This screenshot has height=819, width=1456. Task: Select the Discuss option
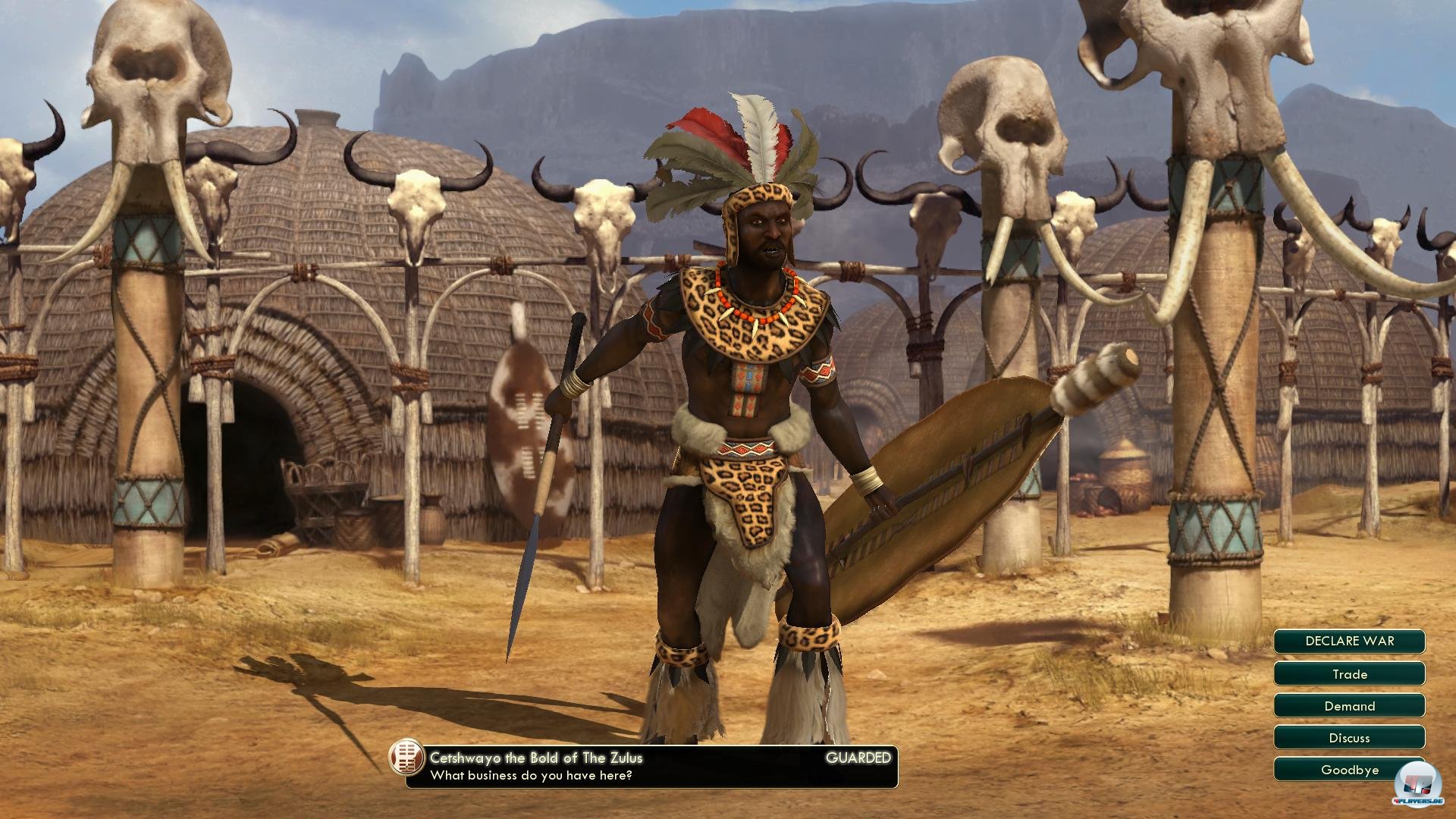1349,737
